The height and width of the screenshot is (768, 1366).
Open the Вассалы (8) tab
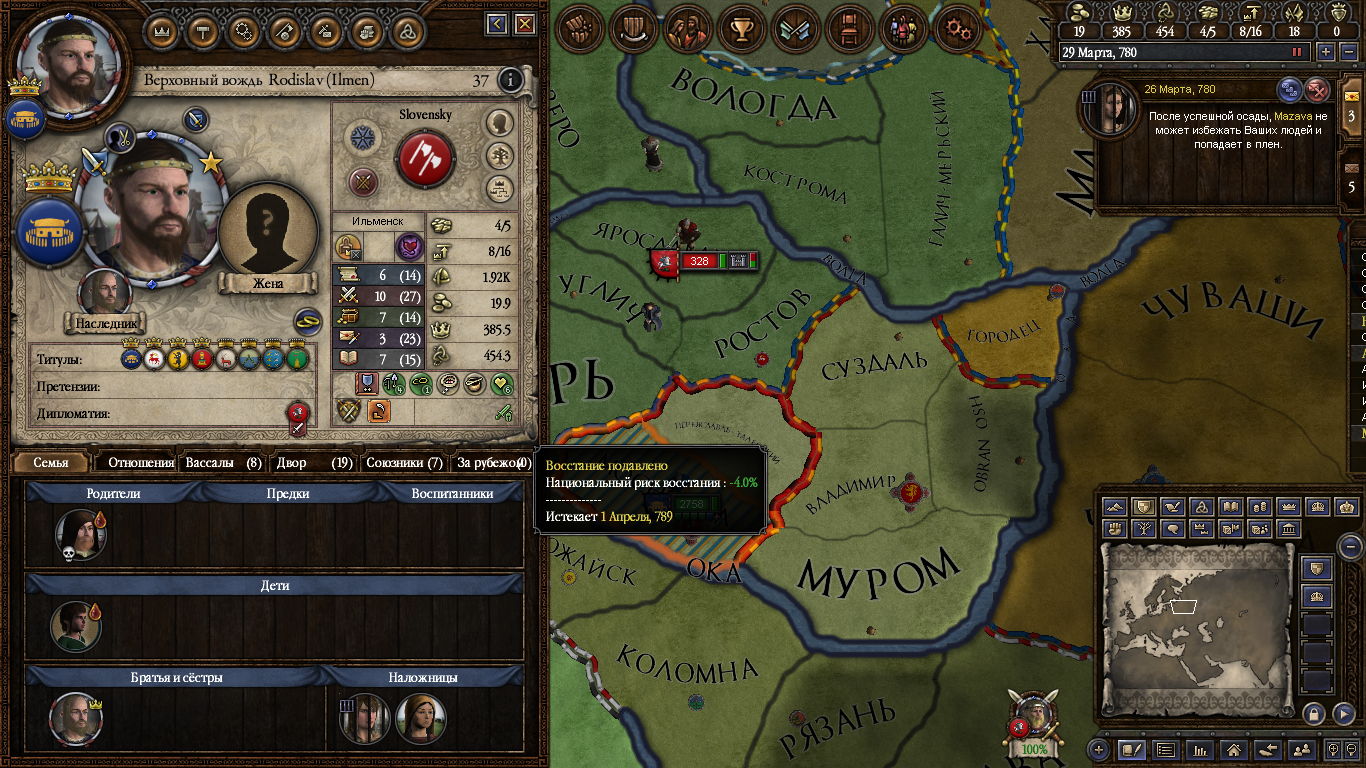[x=224, y=463]
